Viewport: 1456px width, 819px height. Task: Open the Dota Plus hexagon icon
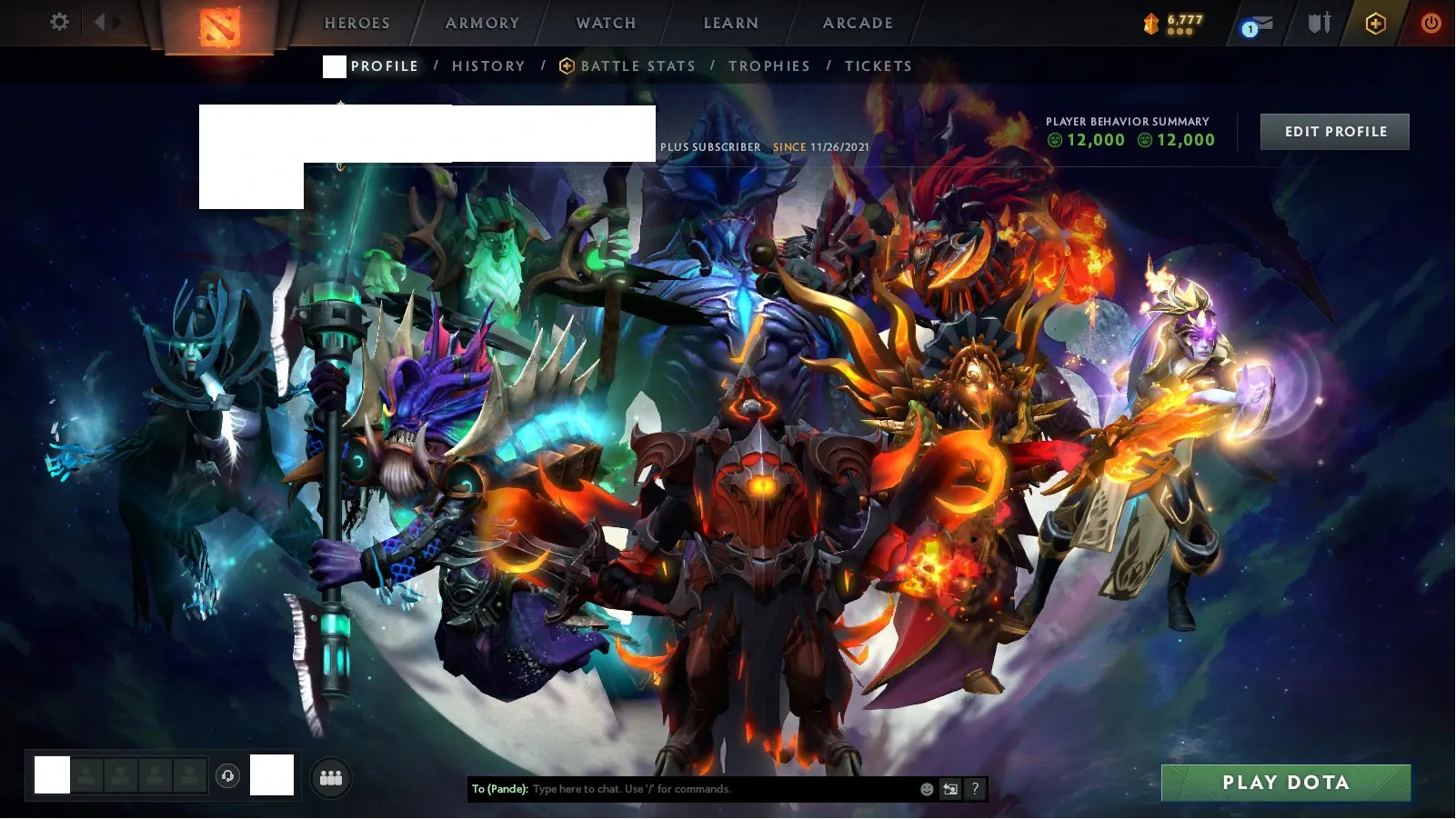click(x=1375, y=24)
